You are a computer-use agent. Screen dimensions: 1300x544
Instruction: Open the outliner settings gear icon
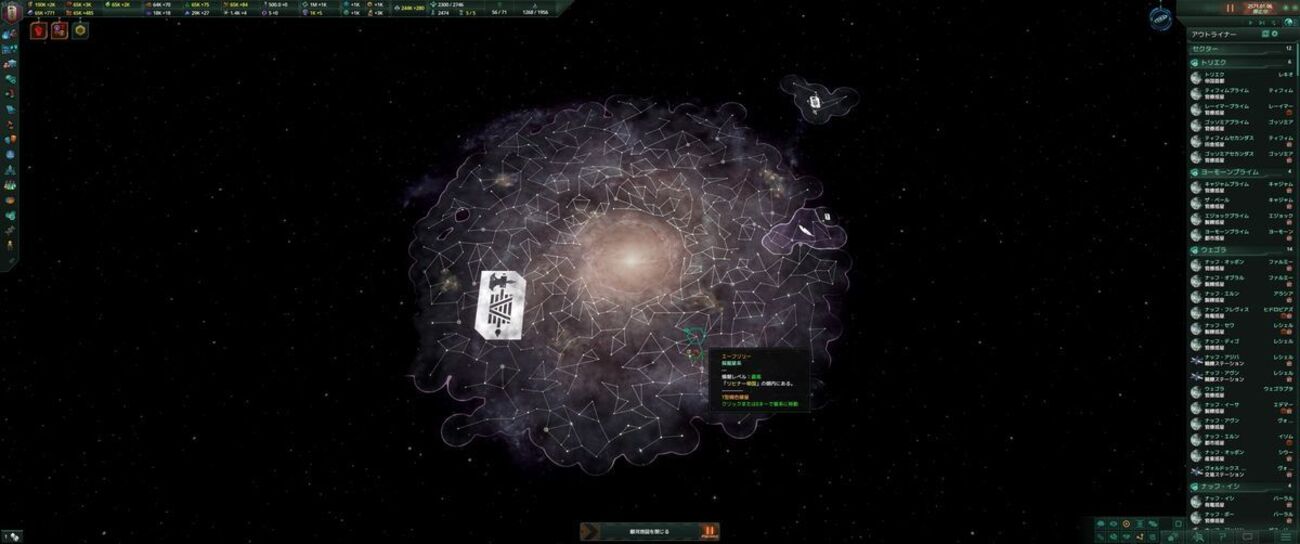click(1275, 34)
